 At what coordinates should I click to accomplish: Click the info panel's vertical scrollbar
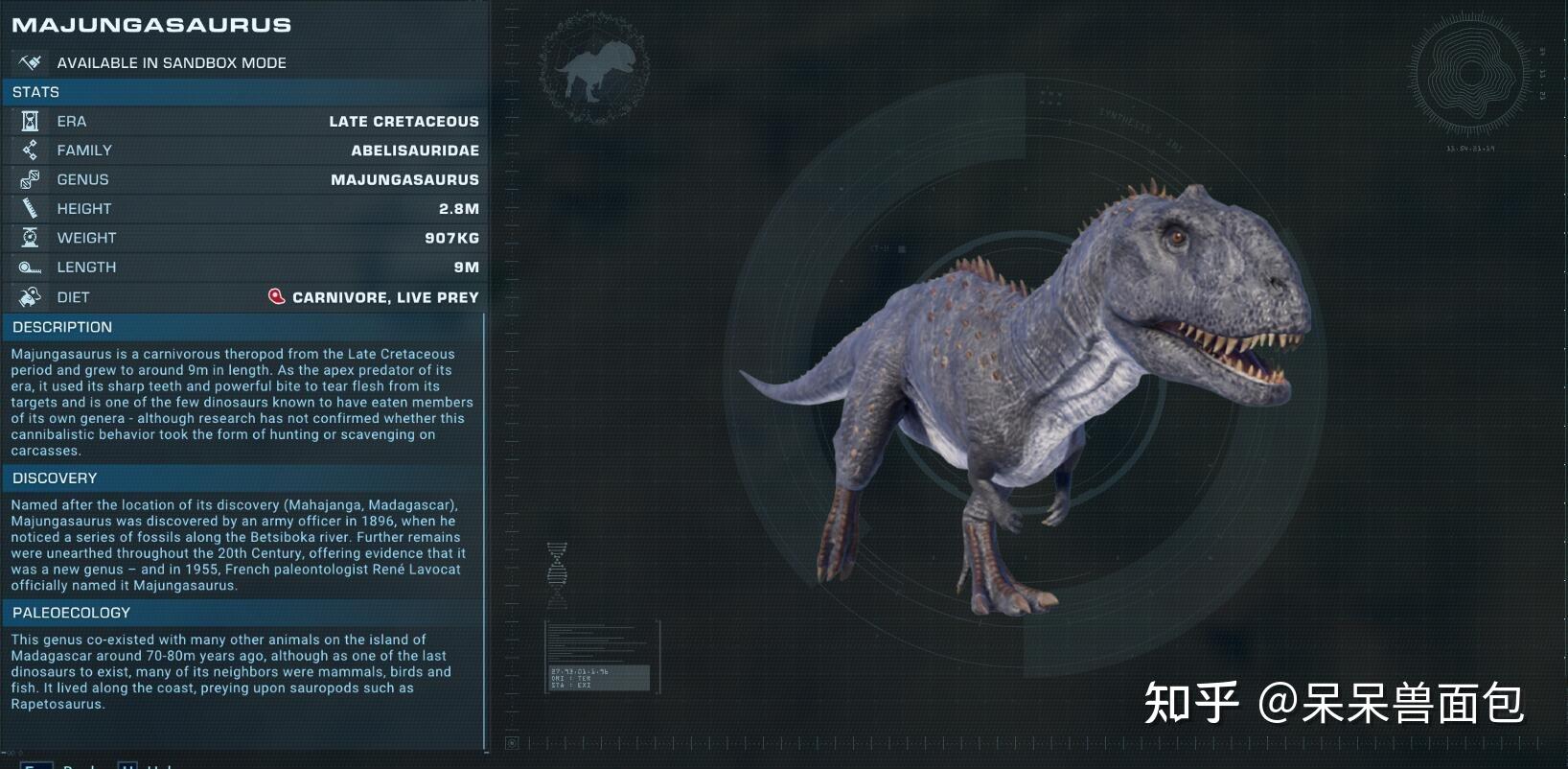[485, 527]
